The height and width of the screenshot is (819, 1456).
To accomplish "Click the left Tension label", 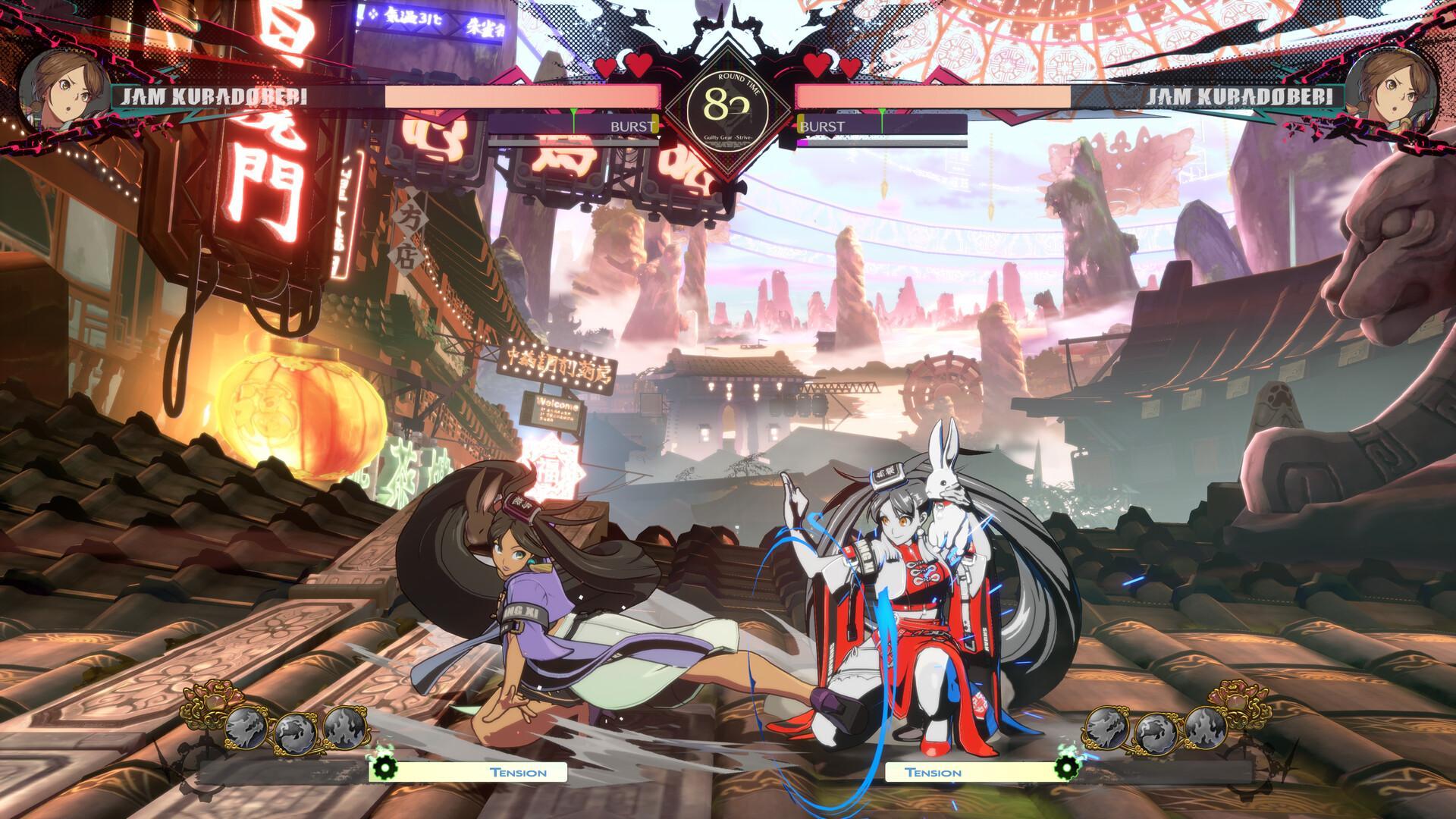I will (x=517, y=772).
